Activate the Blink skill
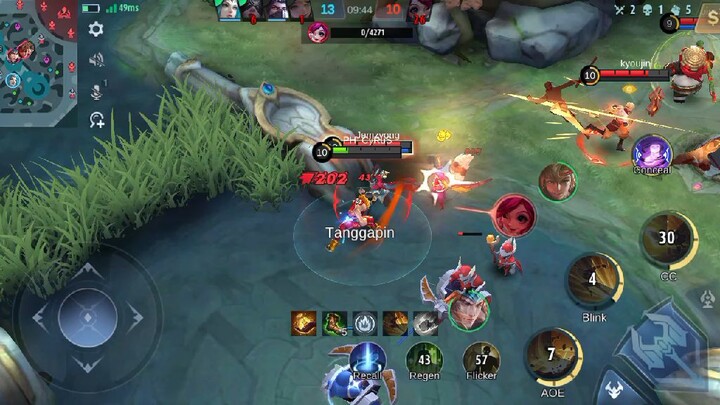720x405 pixels. click(x=594, y=281)
